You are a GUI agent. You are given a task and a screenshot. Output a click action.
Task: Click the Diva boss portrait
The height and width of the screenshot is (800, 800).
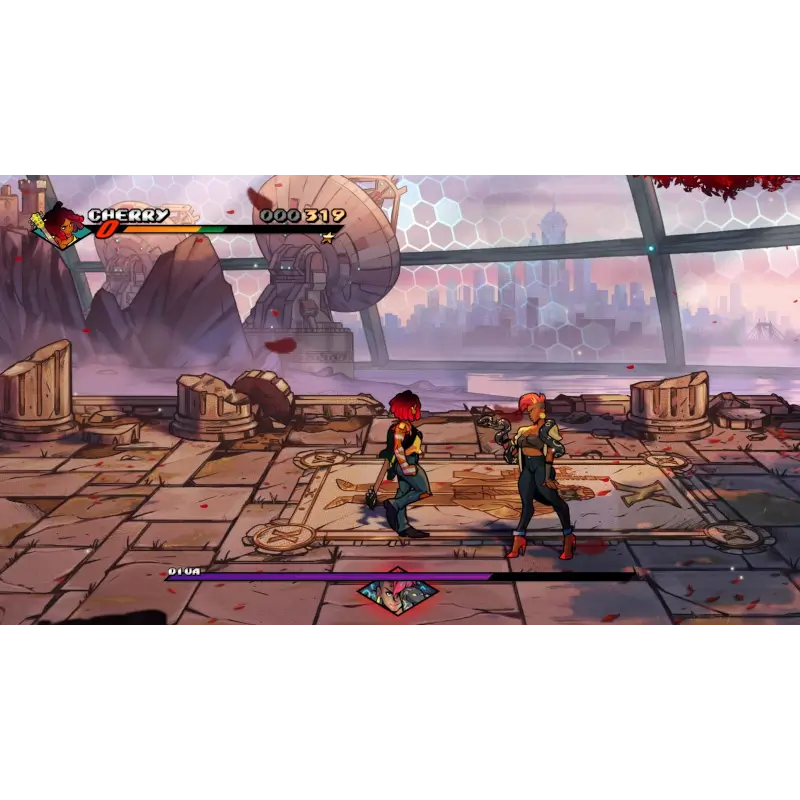397,594
